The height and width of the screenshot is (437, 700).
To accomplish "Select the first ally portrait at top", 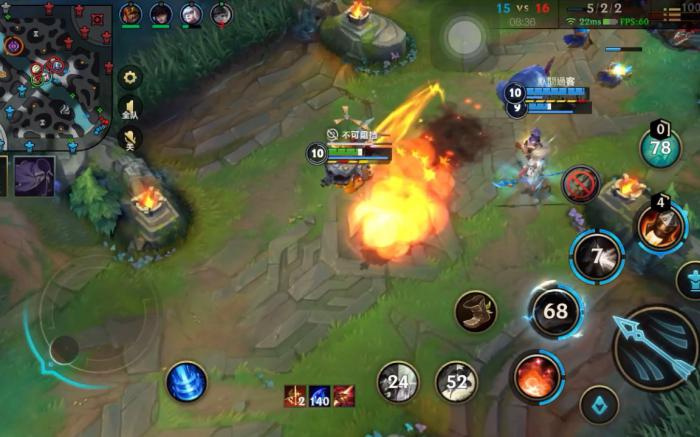I will click(x=130, y=14).
